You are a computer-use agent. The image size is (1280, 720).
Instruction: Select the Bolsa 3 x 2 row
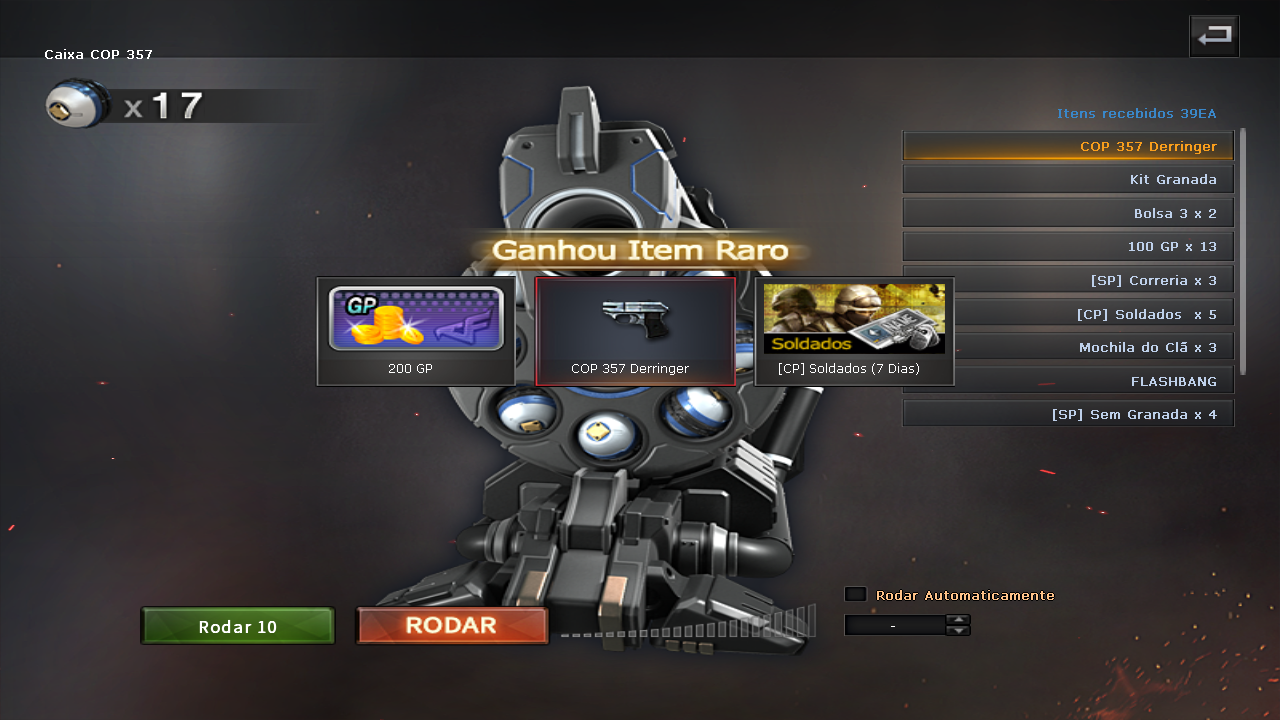click(x=1068, y=213)
